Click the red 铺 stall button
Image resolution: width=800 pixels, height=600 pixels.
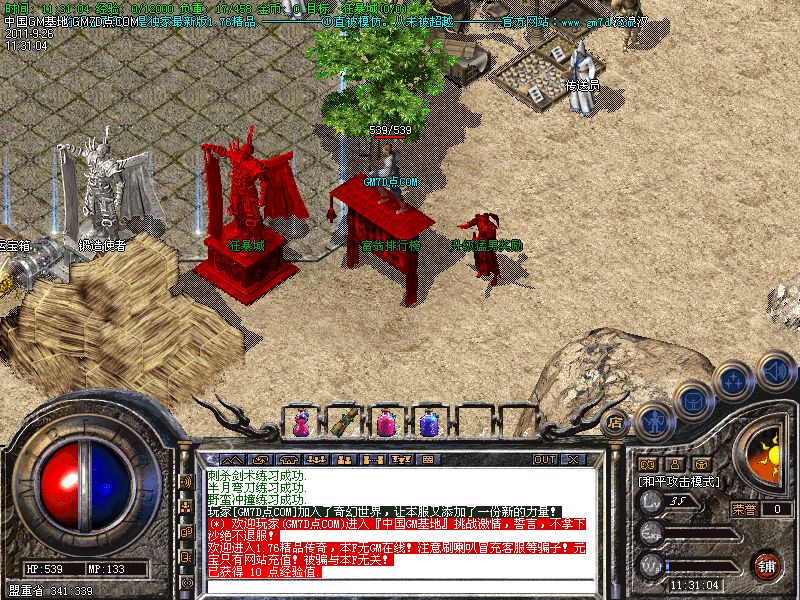tap(766, 564)
